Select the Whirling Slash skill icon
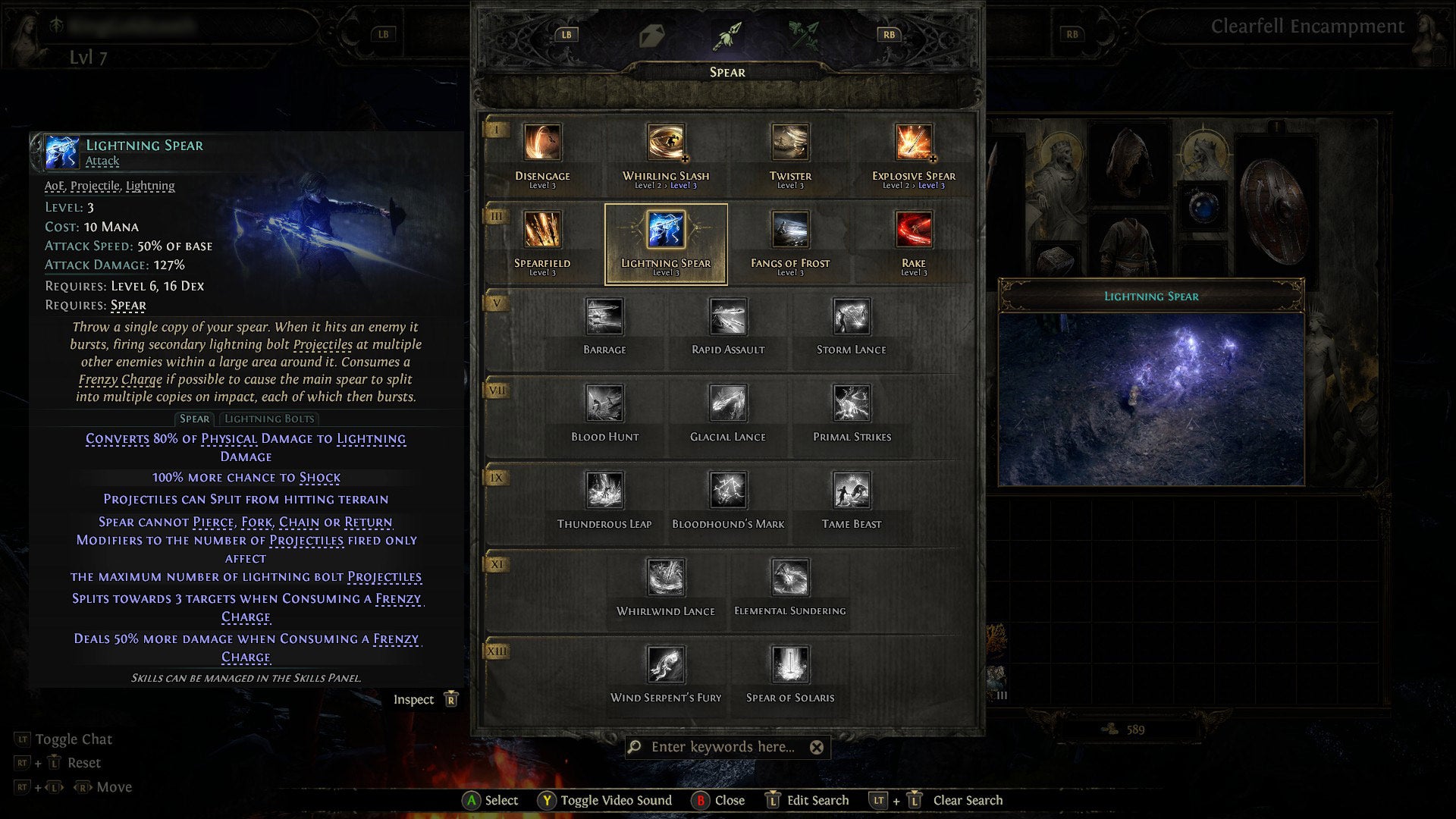 pyautogui.click(x=665, y=143)
